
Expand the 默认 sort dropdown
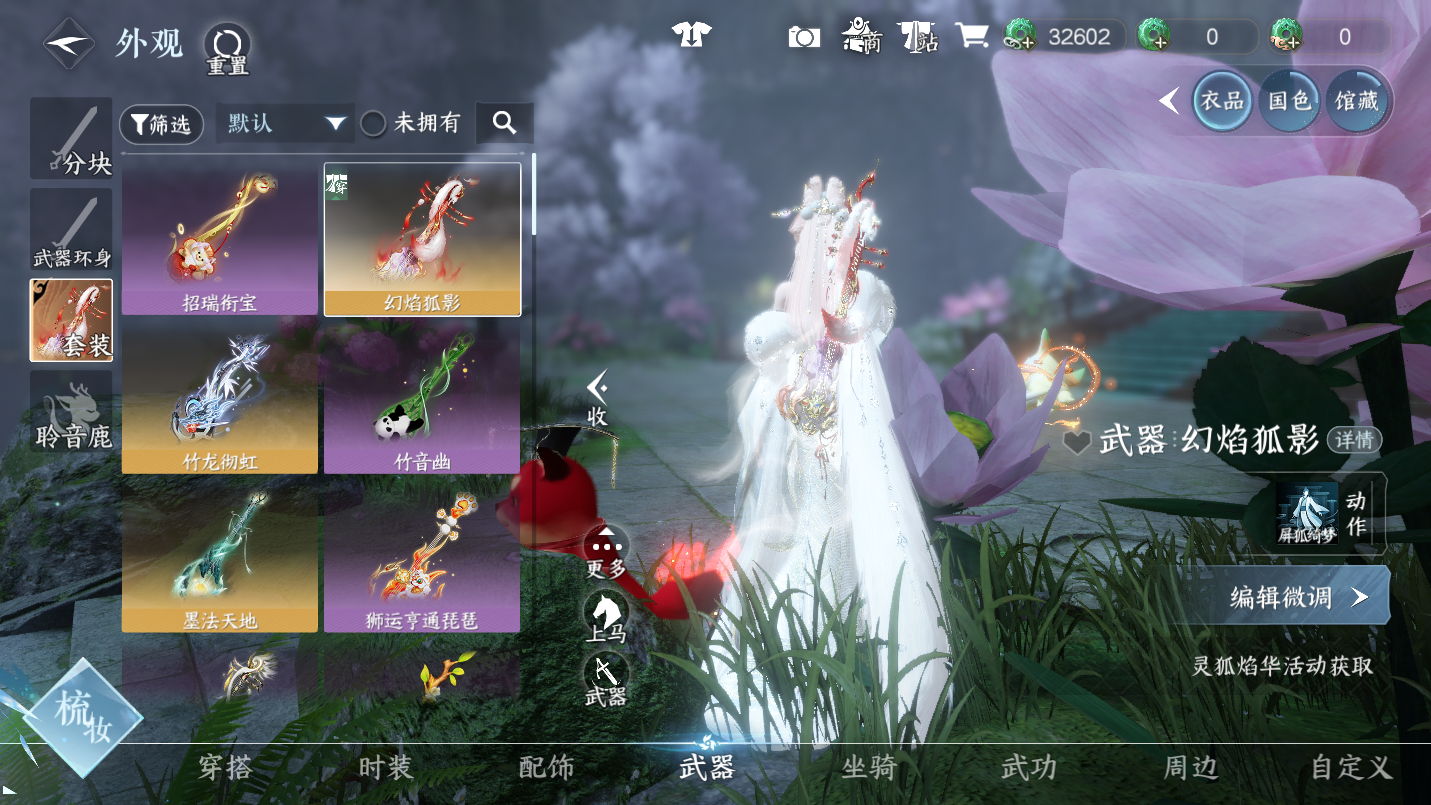pos(285,124)
